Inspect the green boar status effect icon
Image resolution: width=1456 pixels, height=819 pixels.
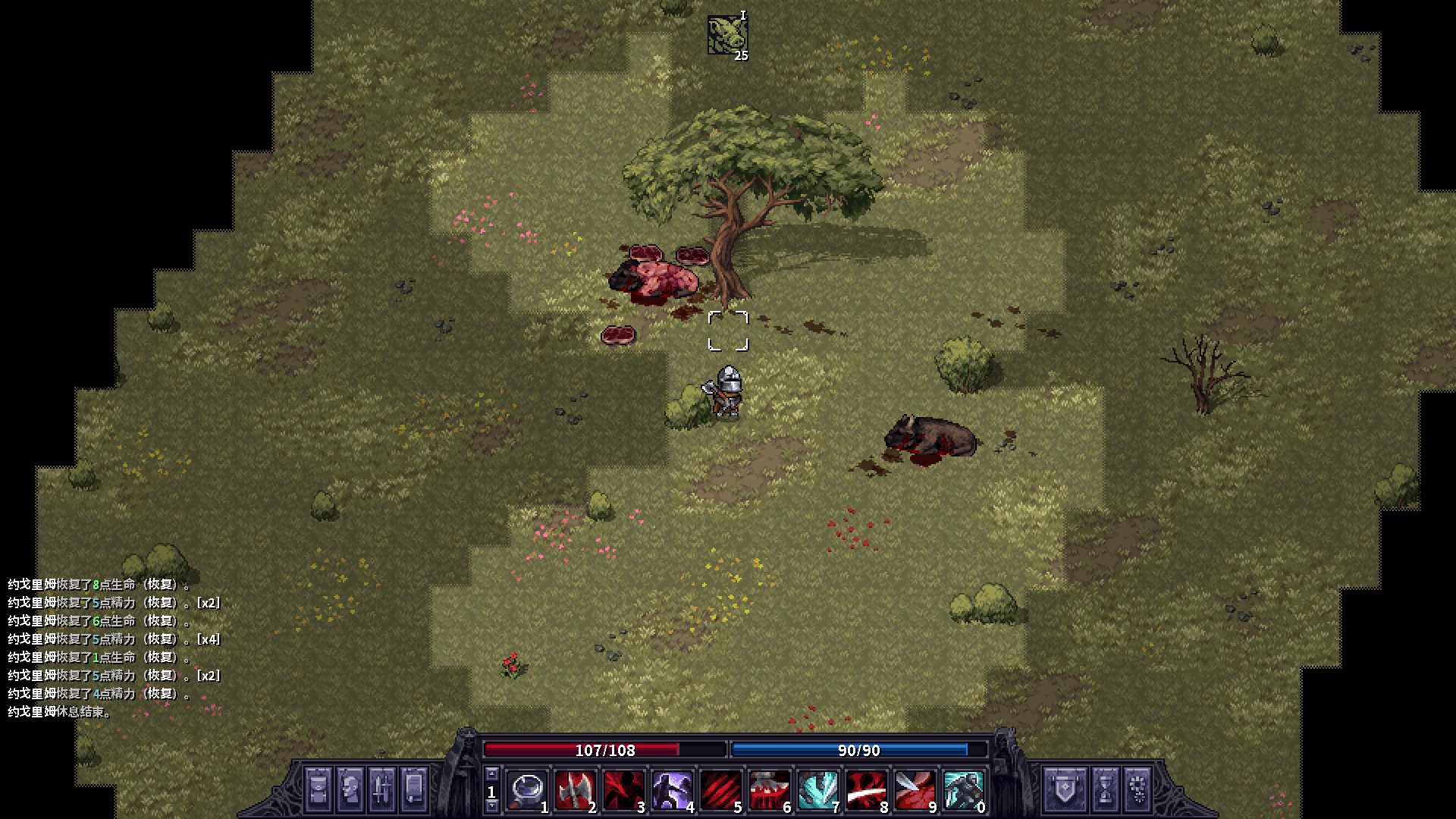pyautogui.click(x=727, y=35)
